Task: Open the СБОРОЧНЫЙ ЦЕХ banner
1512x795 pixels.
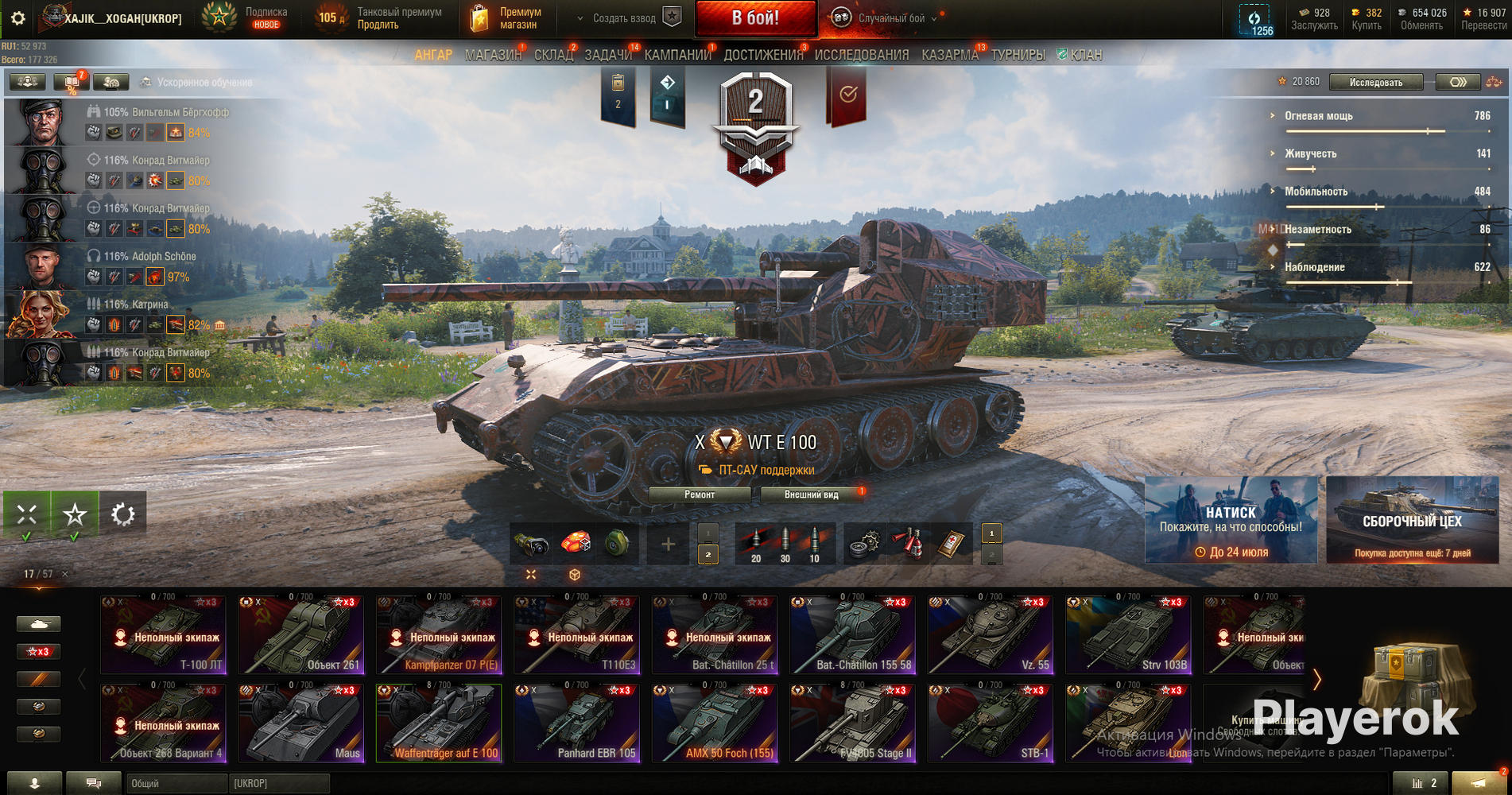Action: 1412,520
